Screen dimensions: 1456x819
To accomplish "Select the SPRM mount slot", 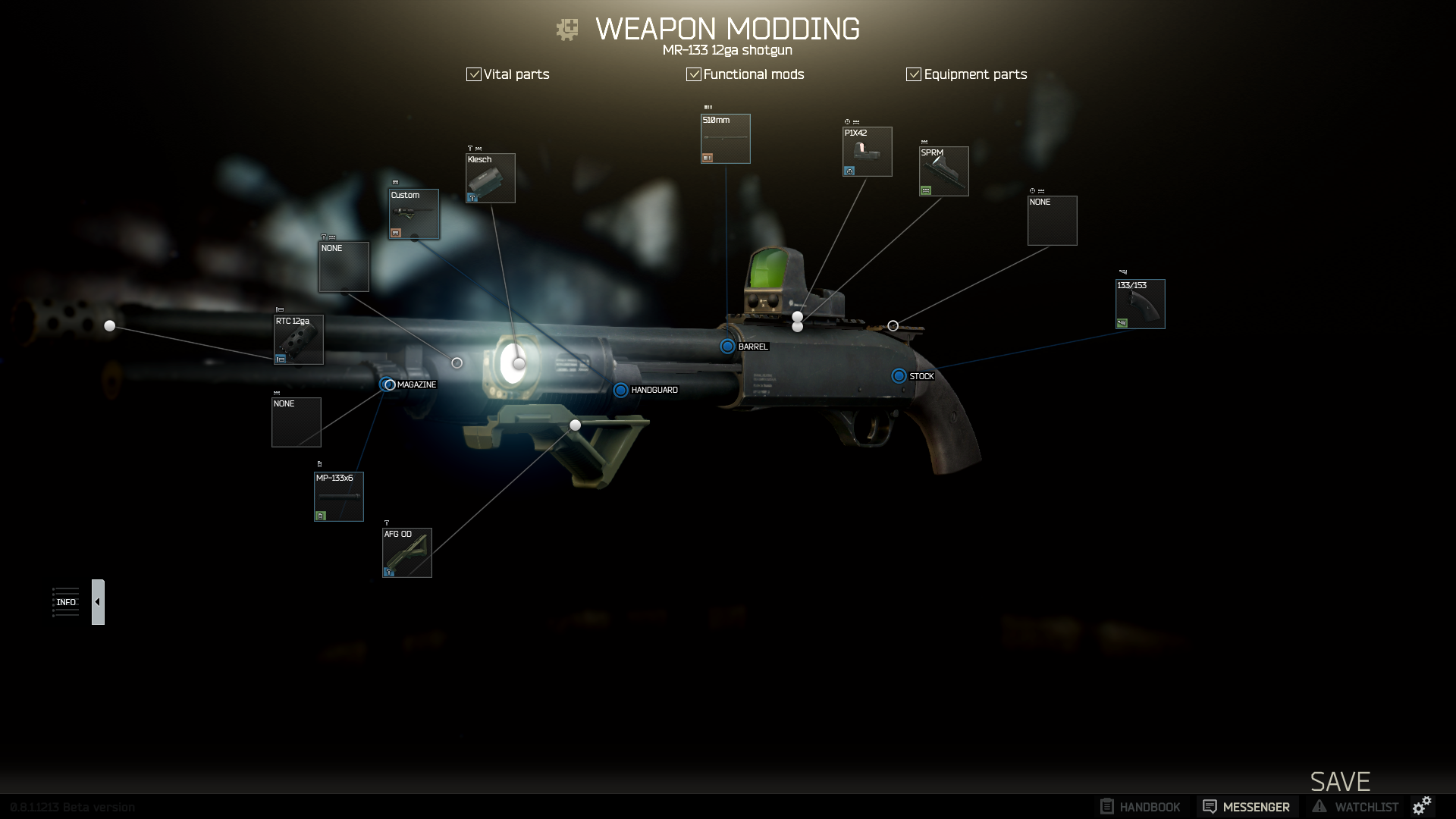I will point(943,171).
